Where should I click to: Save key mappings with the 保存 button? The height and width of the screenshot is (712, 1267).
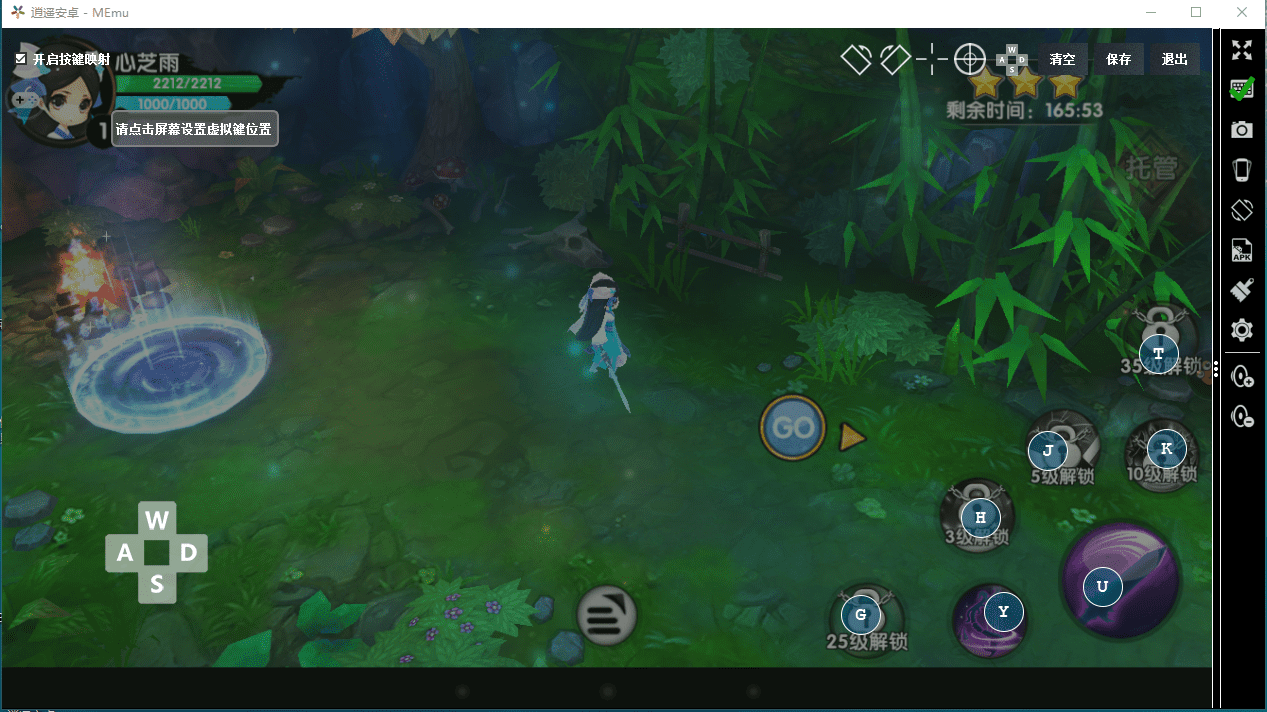[x=1118, y=60]
